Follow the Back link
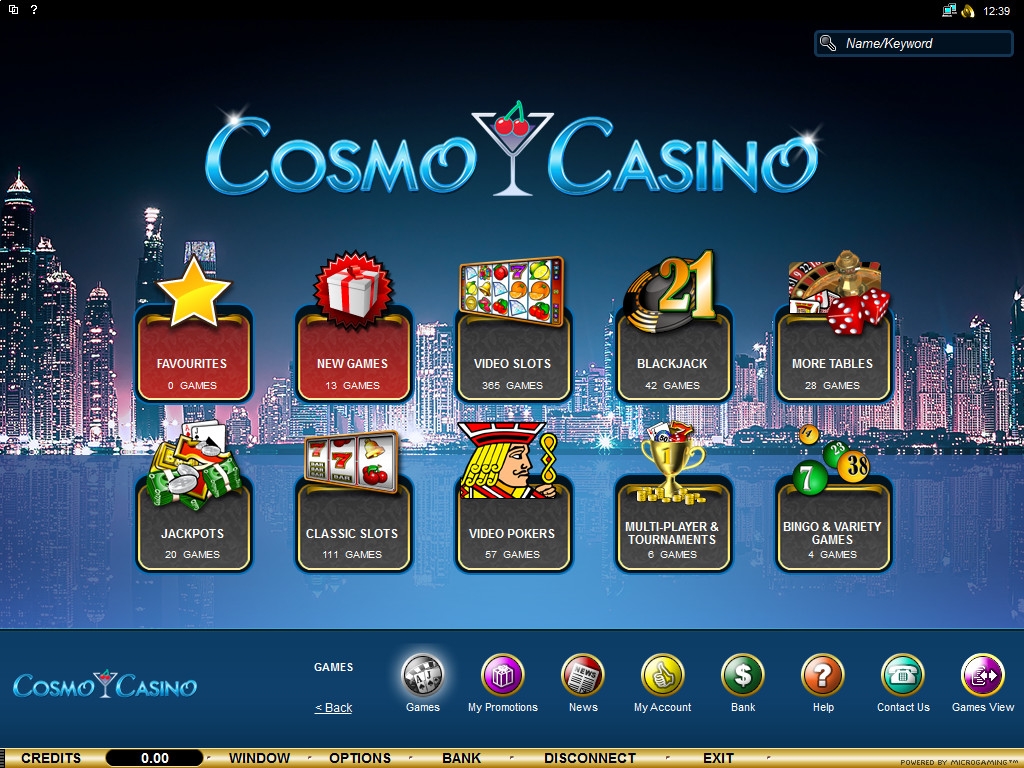Screen dimensions: 1024x768 [x=334, y=708]
